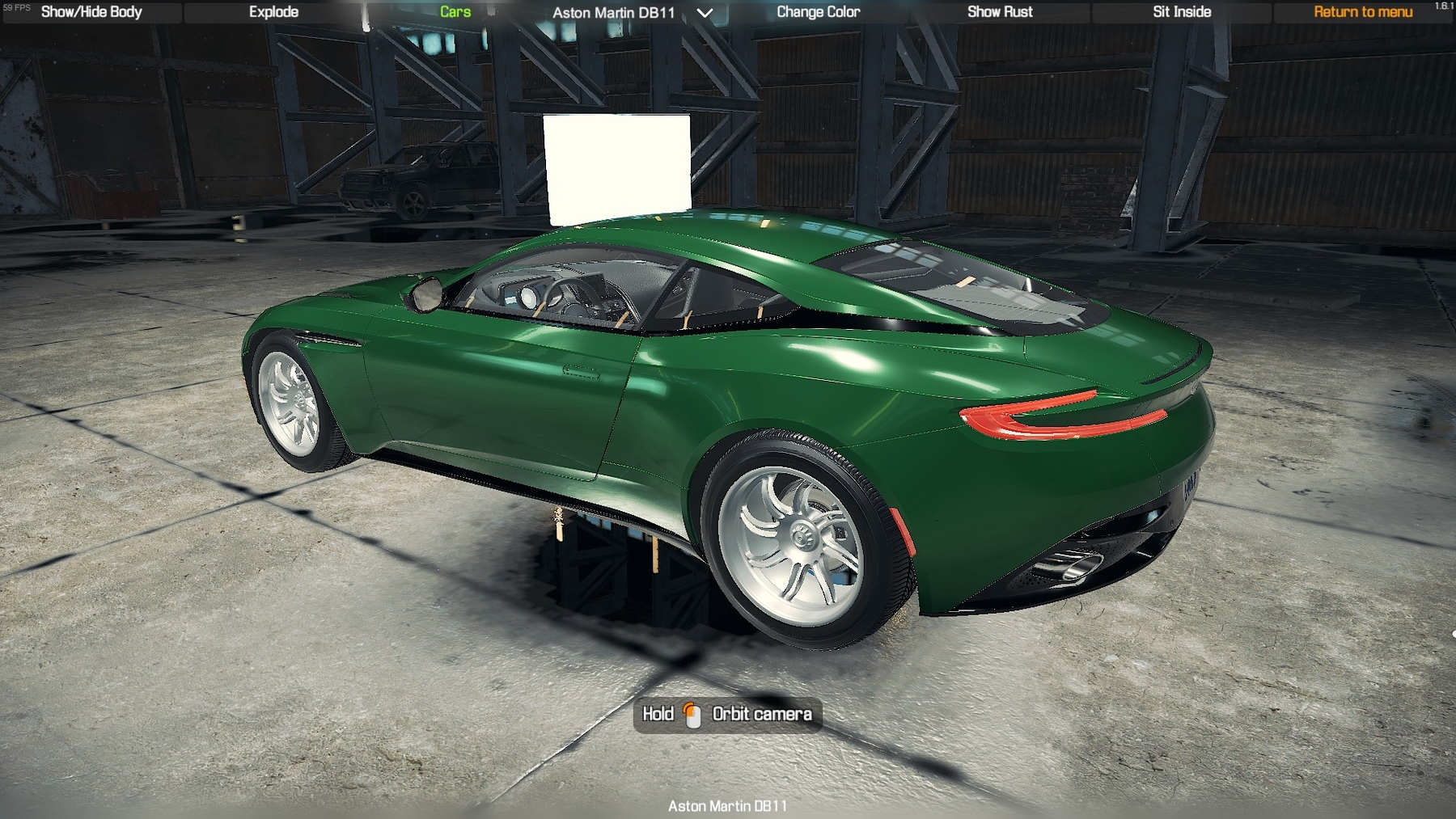Return to menu from the showroom
Image resolution: width=1456 pixels, height=819 pixels.
[1362, 12]
